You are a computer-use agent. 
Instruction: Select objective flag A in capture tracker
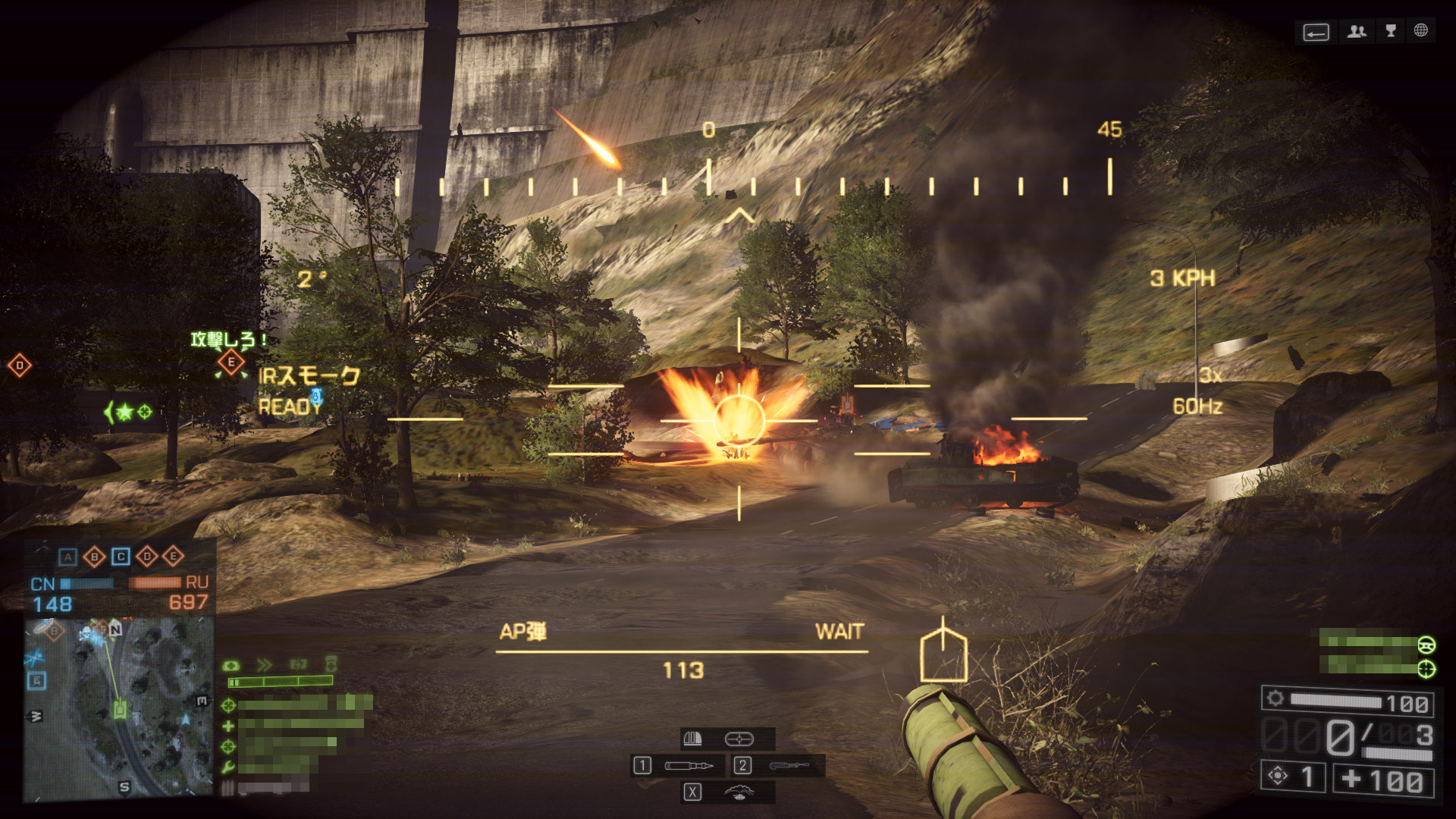tap(68, 557)
